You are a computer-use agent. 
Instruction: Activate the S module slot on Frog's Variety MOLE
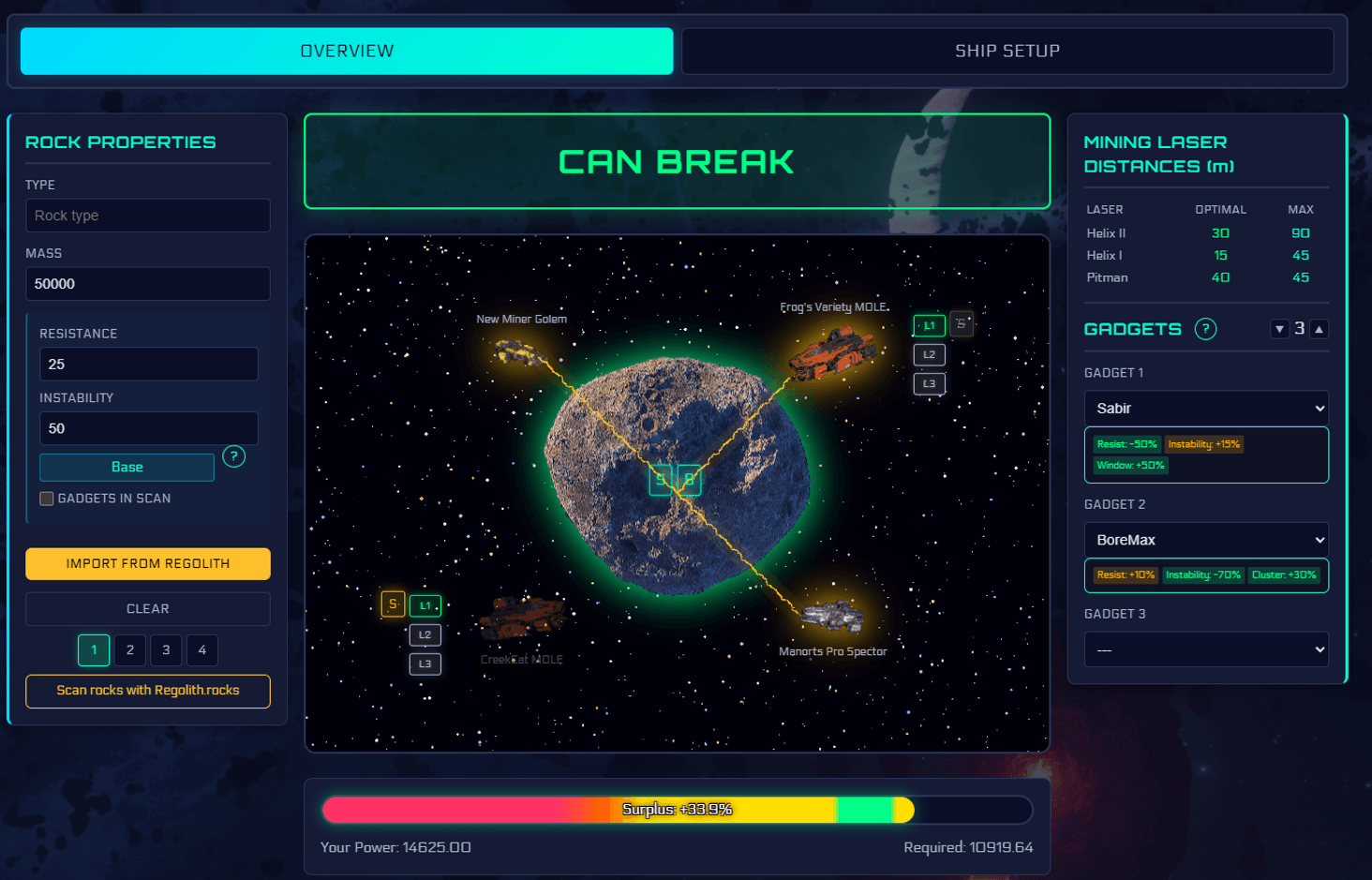coord(962,323)
